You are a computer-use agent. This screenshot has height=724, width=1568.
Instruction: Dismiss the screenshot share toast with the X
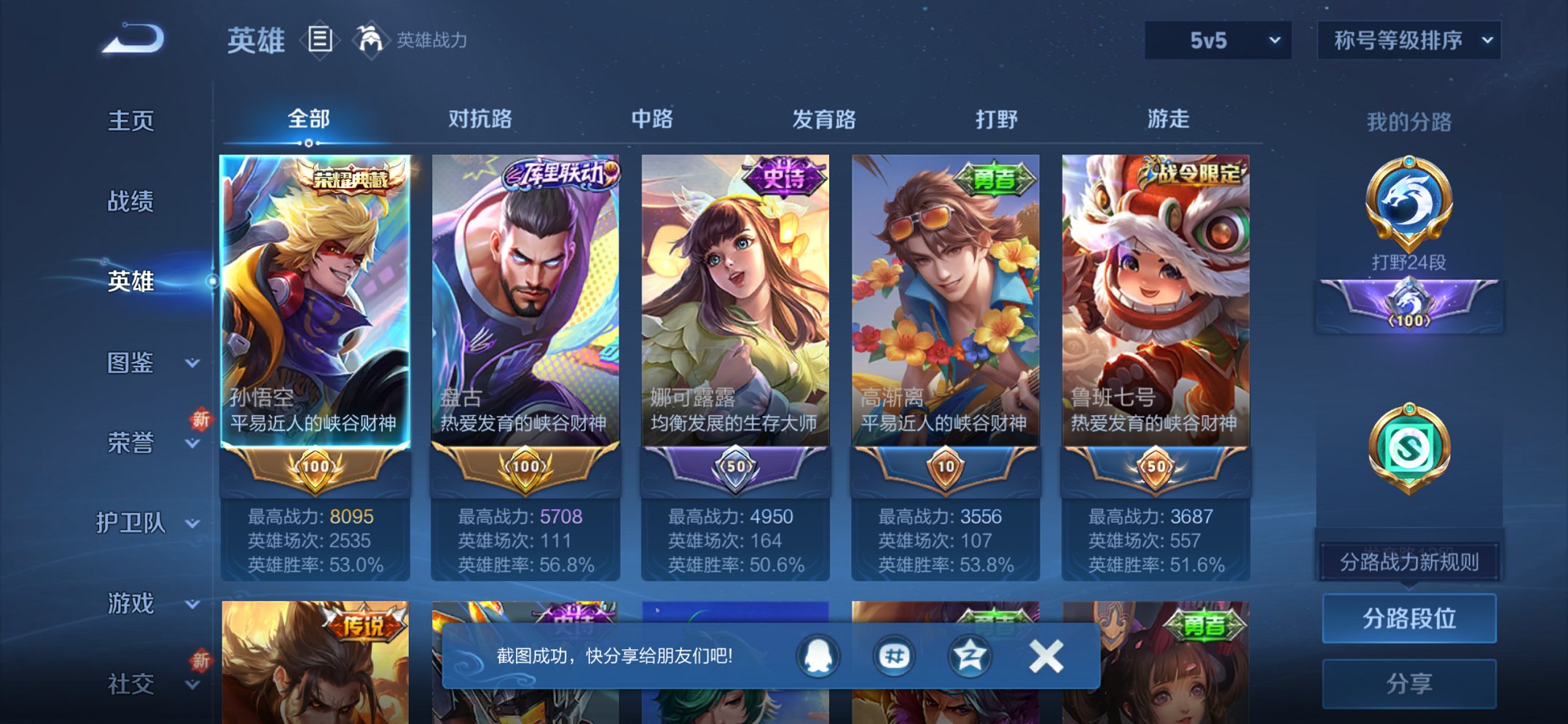[1046, 655]
